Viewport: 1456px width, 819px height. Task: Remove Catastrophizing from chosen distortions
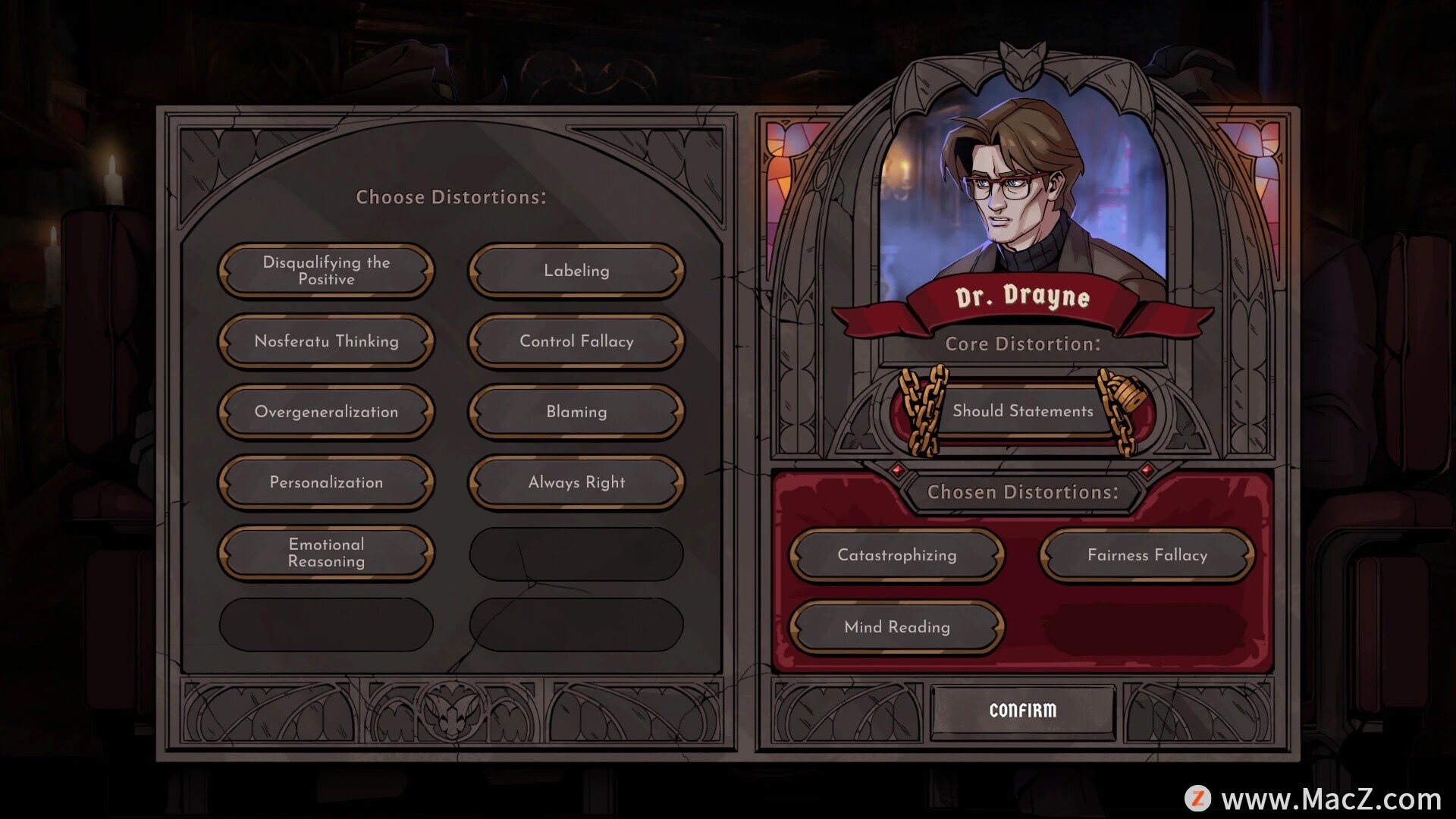pyautogui.click(x=896, y=555)
